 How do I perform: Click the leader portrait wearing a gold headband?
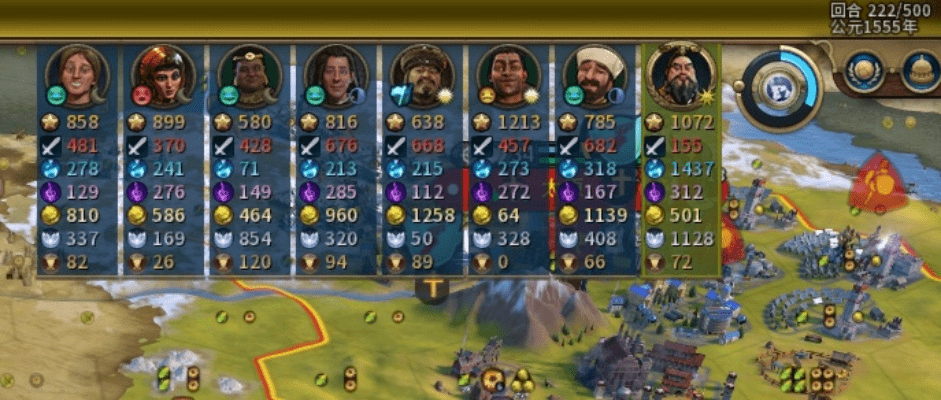point(248,73)
